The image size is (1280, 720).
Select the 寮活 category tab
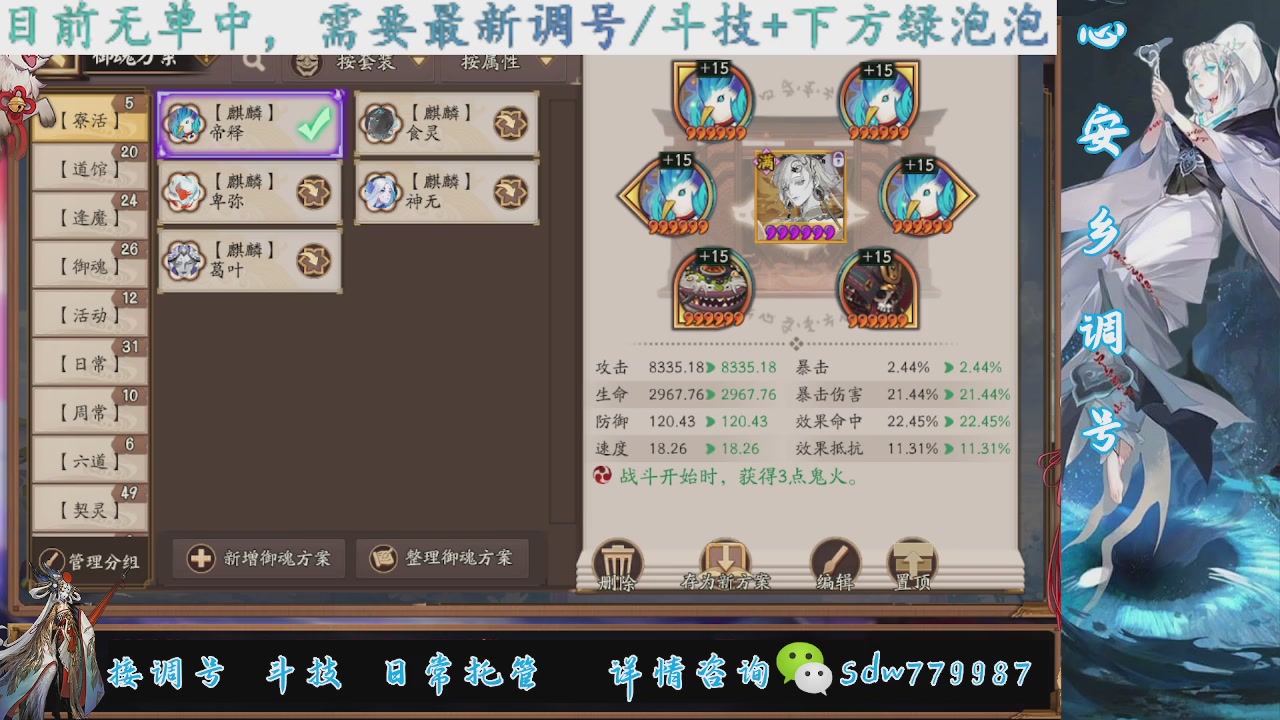pos(88,120)
